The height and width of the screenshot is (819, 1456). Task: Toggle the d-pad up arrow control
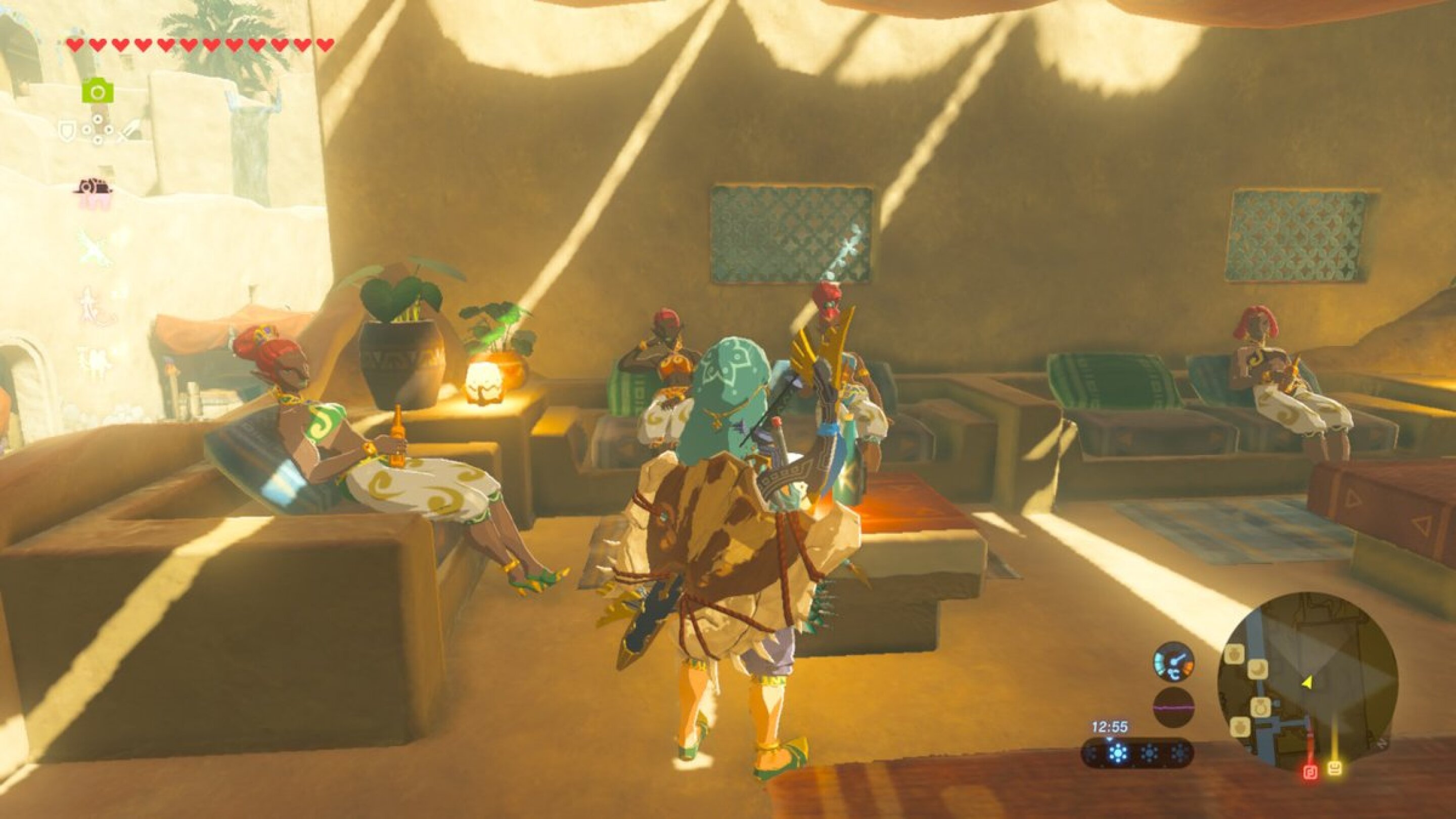click(99, 119)
